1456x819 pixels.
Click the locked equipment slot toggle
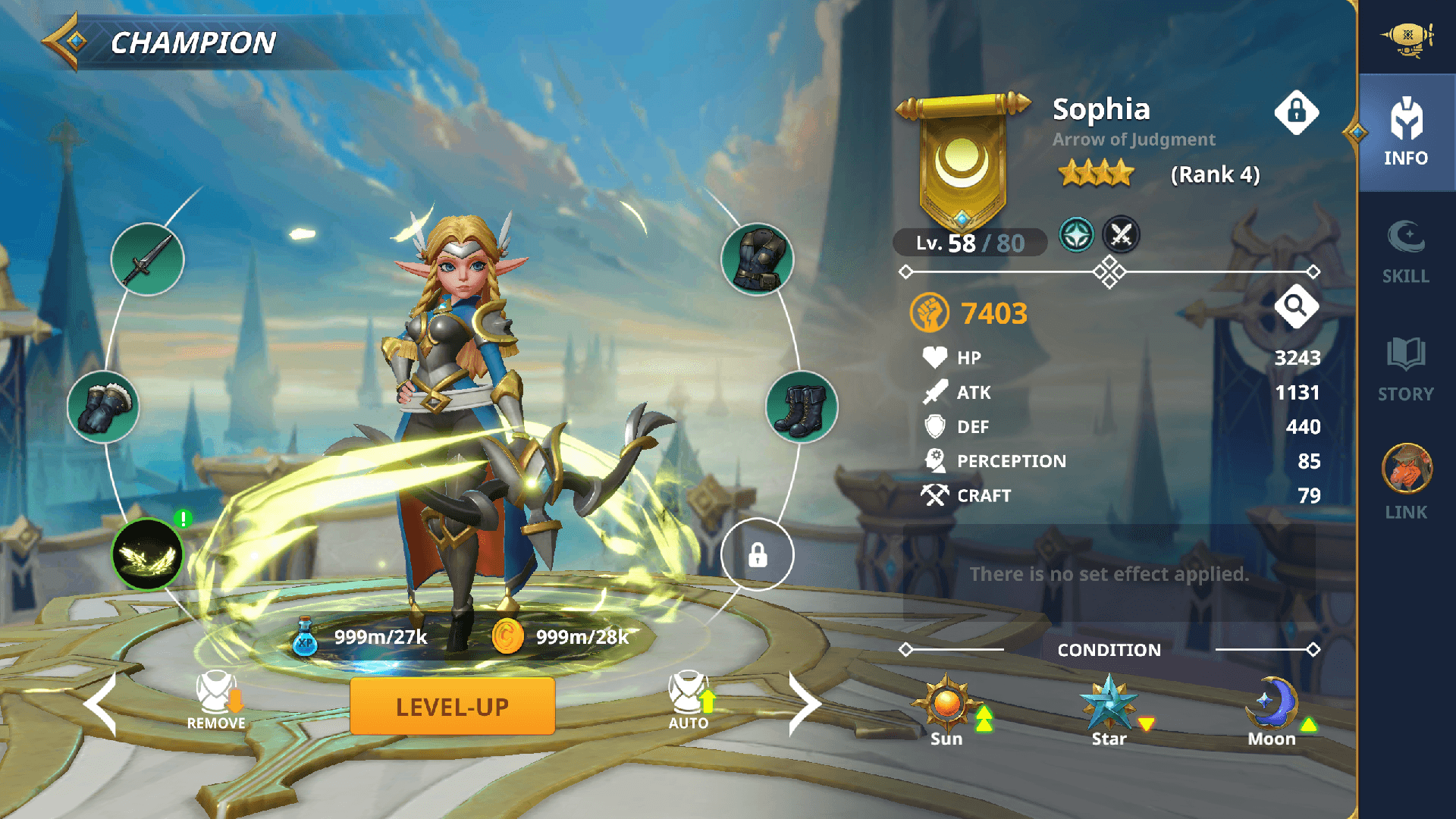[x=758, y=555]
